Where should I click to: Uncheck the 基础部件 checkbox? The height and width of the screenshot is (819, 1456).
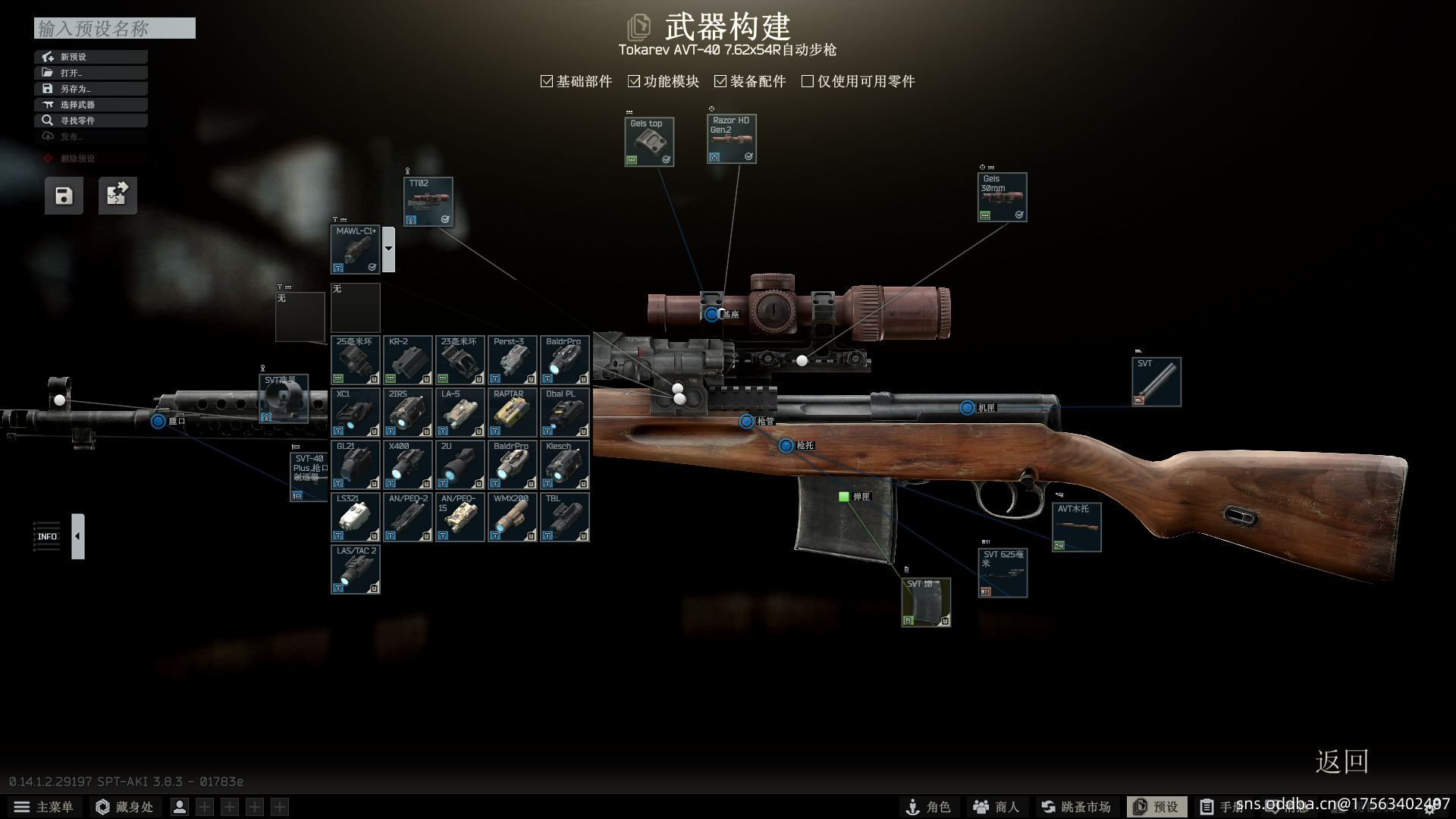[546, 80]
